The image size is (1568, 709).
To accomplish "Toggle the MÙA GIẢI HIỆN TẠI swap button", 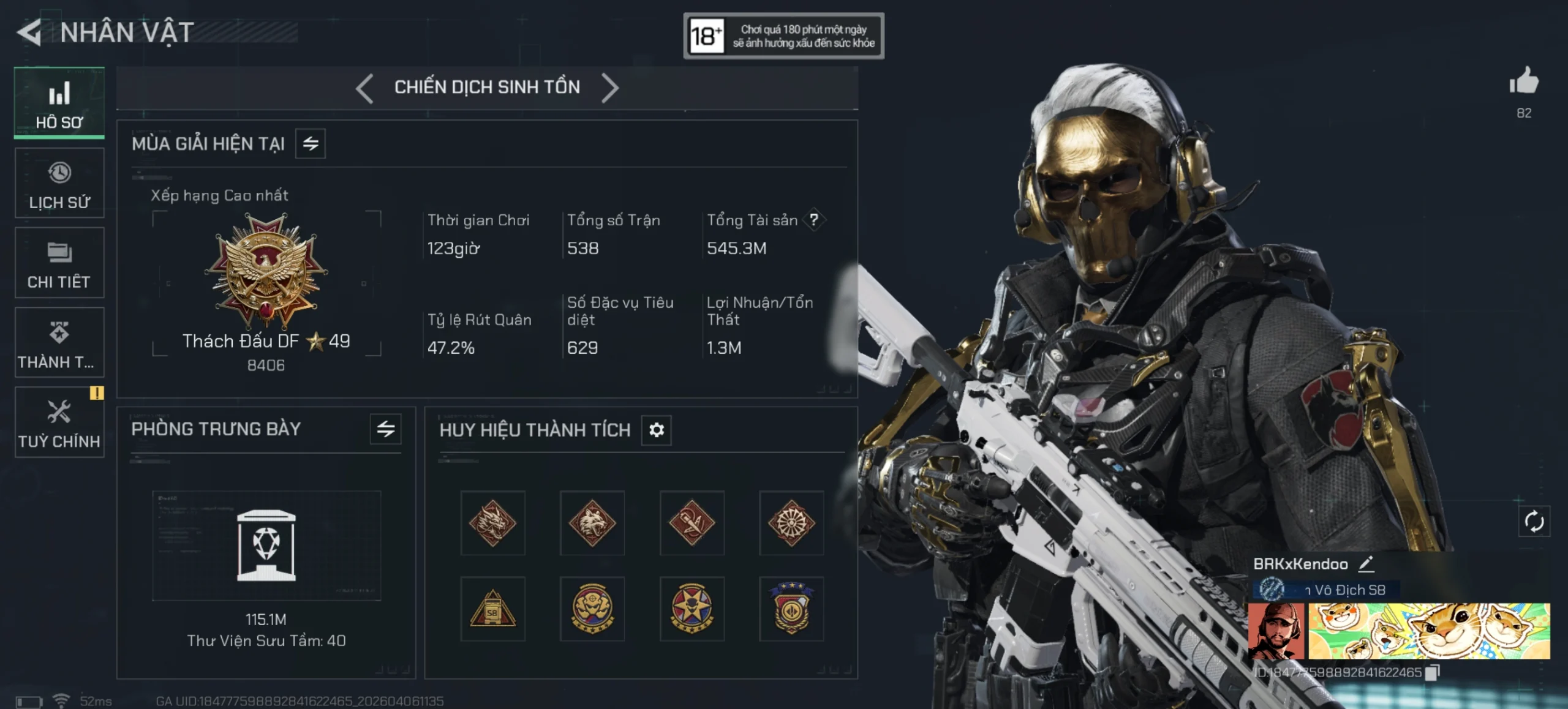I will (x=311, y=144).
